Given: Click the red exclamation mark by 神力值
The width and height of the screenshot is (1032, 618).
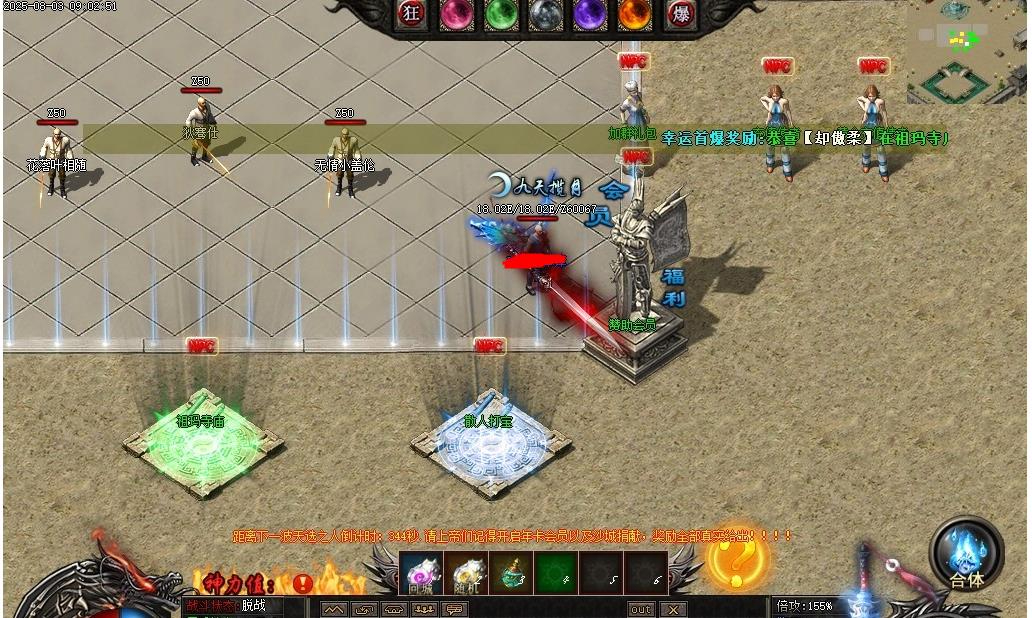Looking at the screenshot, I should (302, 583).
